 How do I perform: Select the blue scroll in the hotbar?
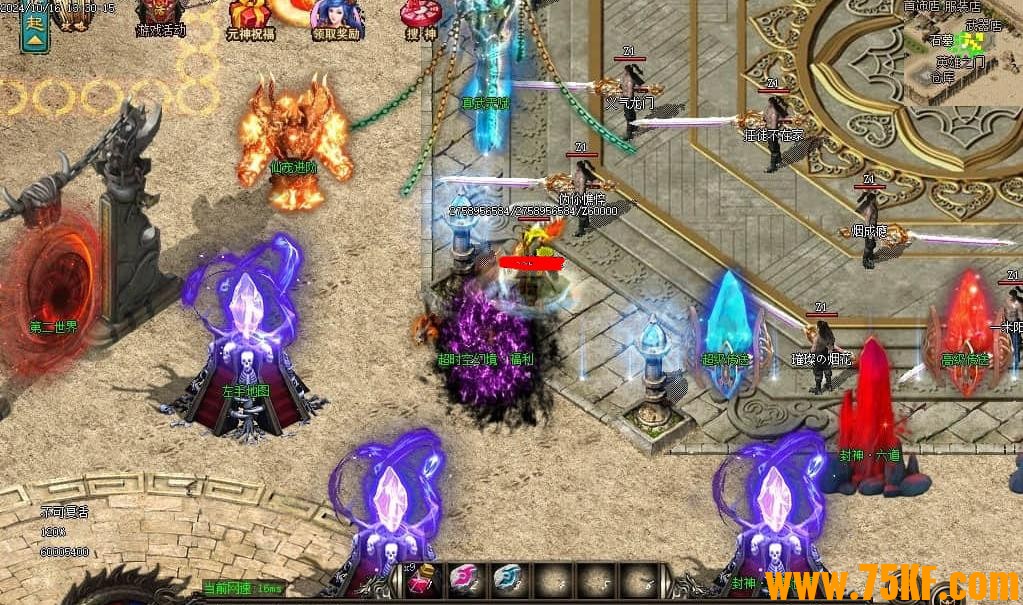[507, 579]
